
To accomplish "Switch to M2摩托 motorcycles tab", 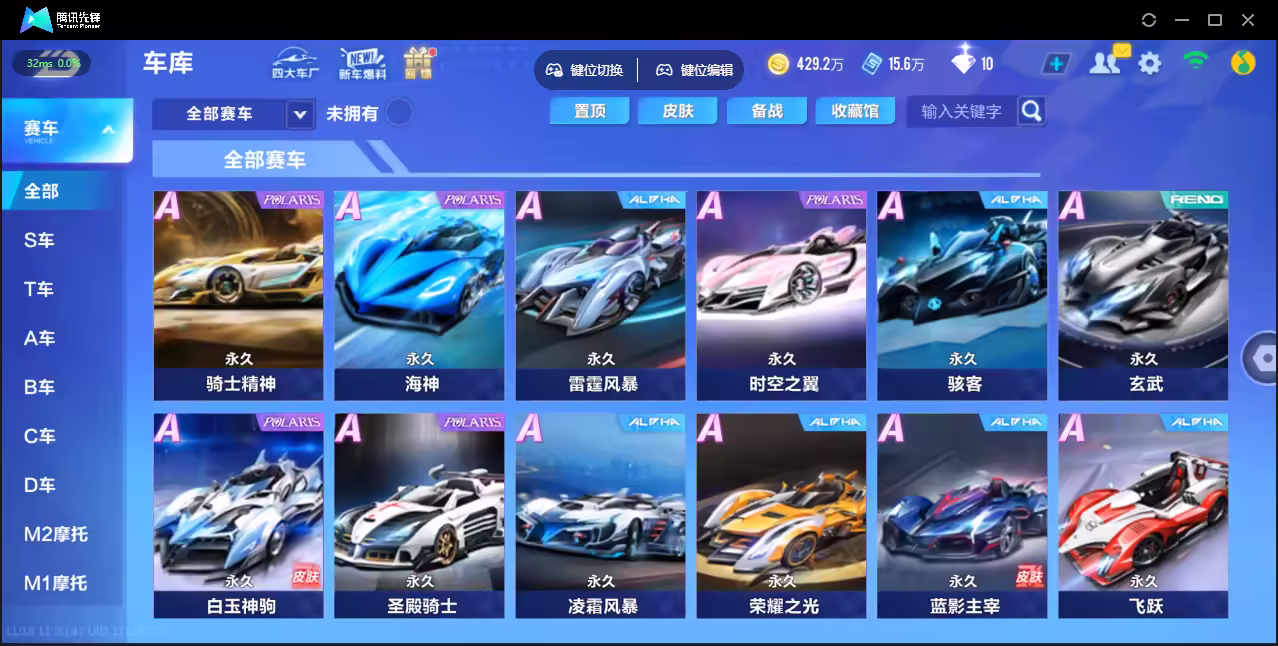I will coord(56,534).
